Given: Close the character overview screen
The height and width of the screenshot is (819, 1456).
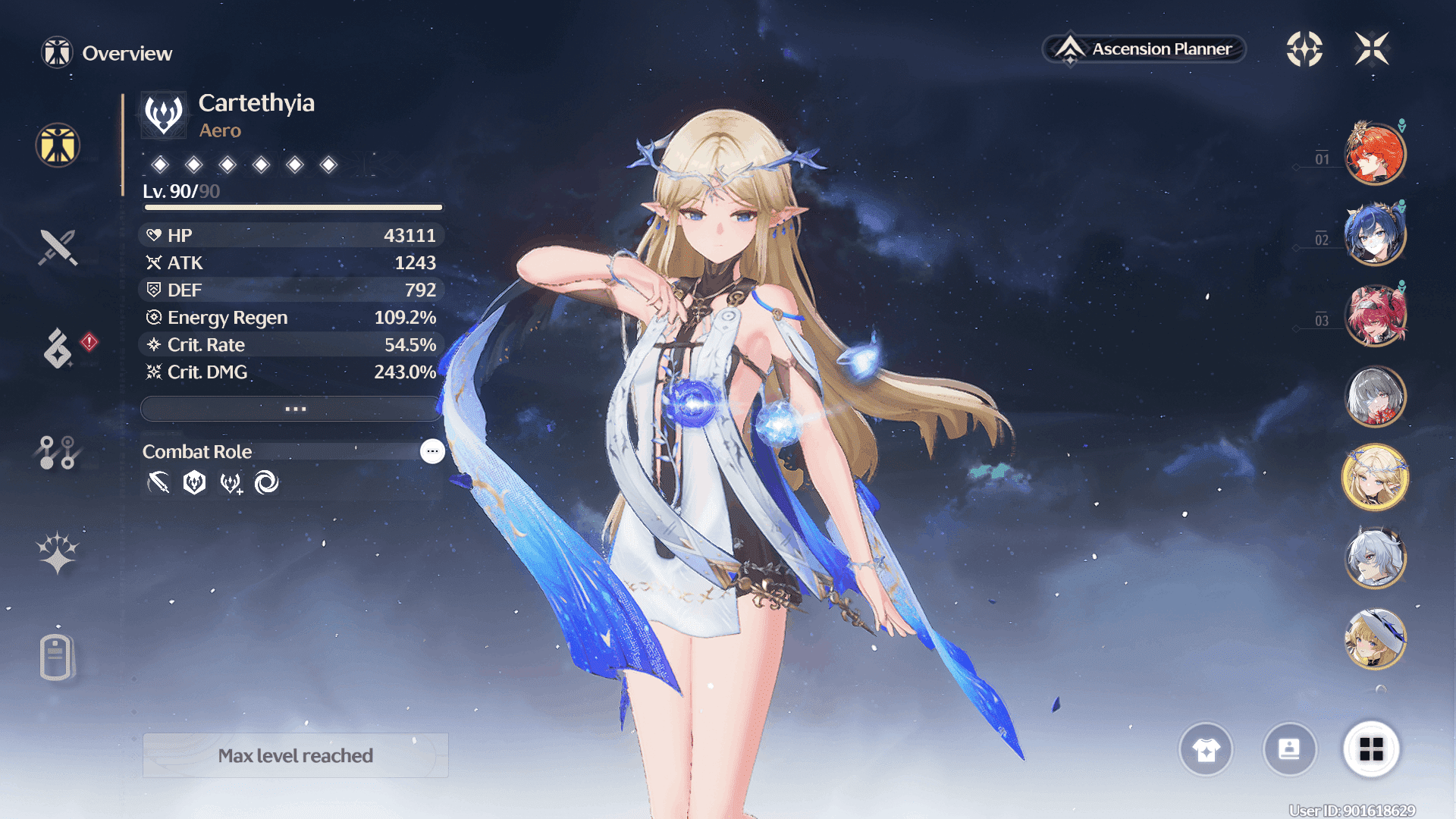Looking at the screenshot, I should [1372, 49].
